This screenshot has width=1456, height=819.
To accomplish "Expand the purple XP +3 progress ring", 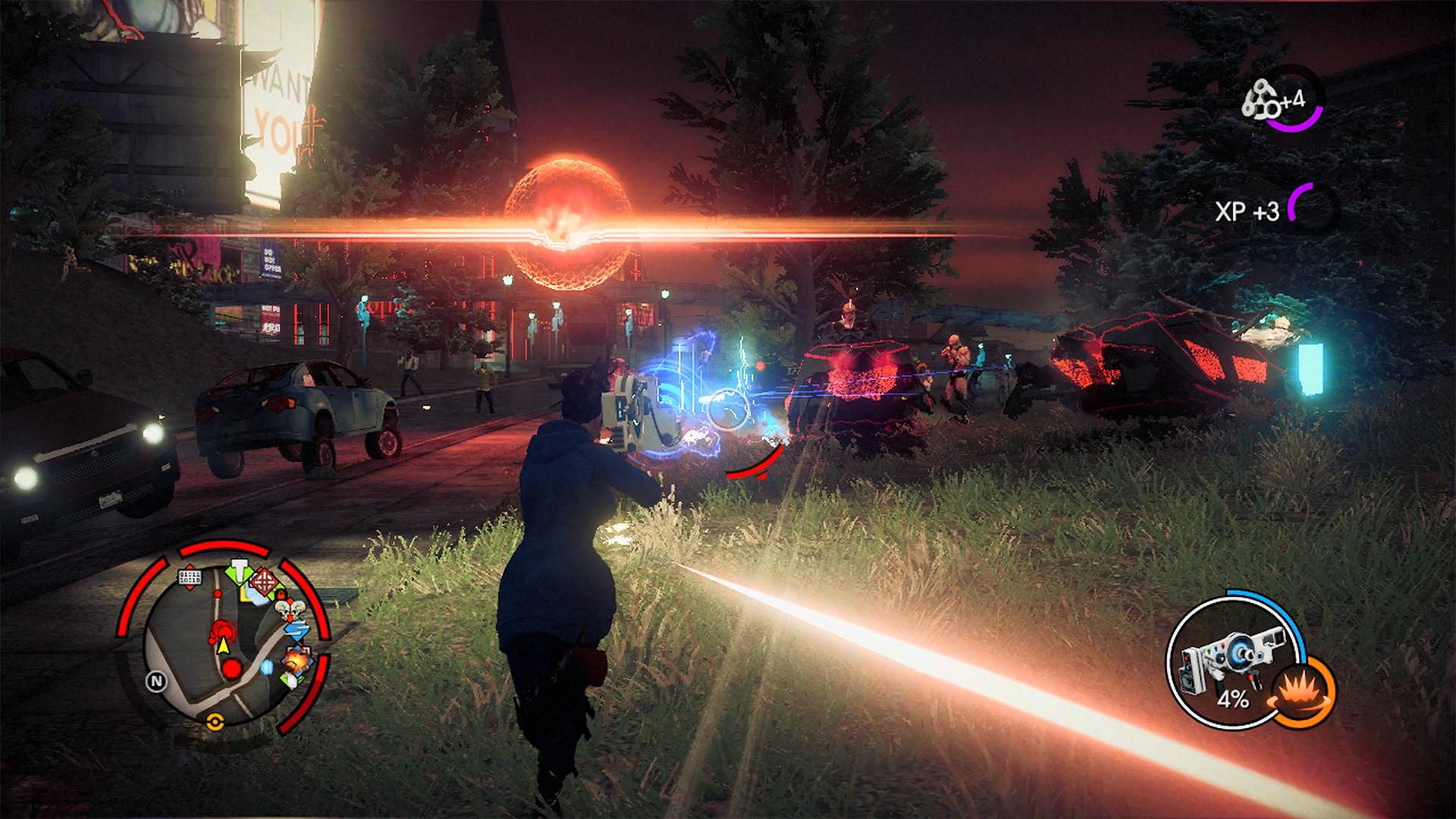I will pyautogui.click(x=1301, y=202).
